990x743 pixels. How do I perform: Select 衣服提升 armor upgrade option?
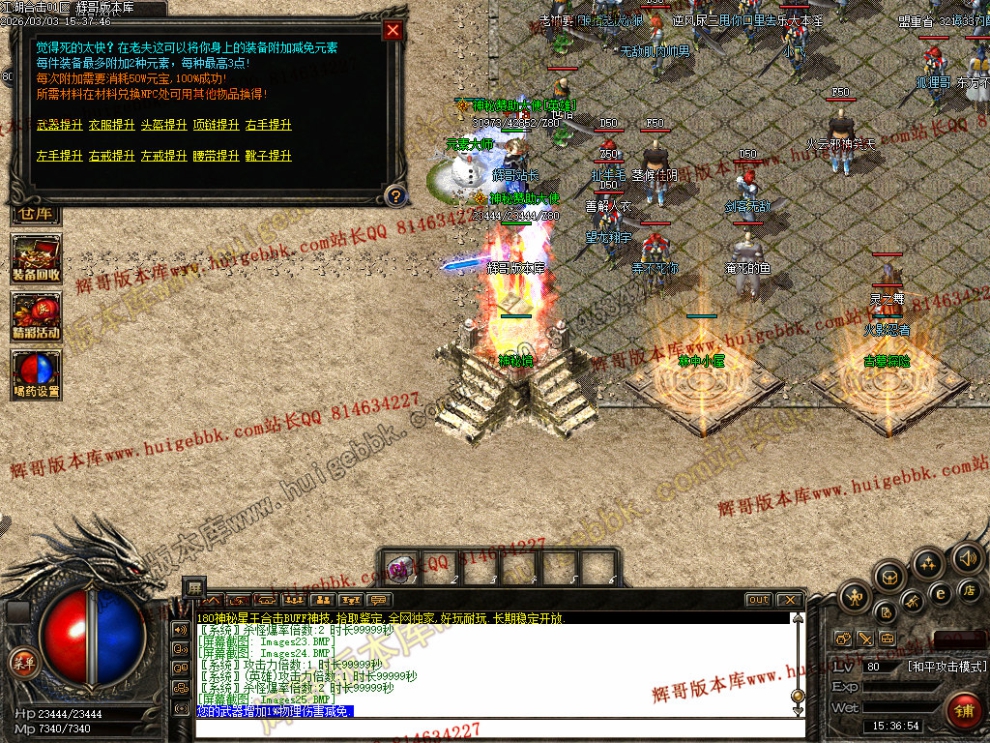click(x=111, y=125)
